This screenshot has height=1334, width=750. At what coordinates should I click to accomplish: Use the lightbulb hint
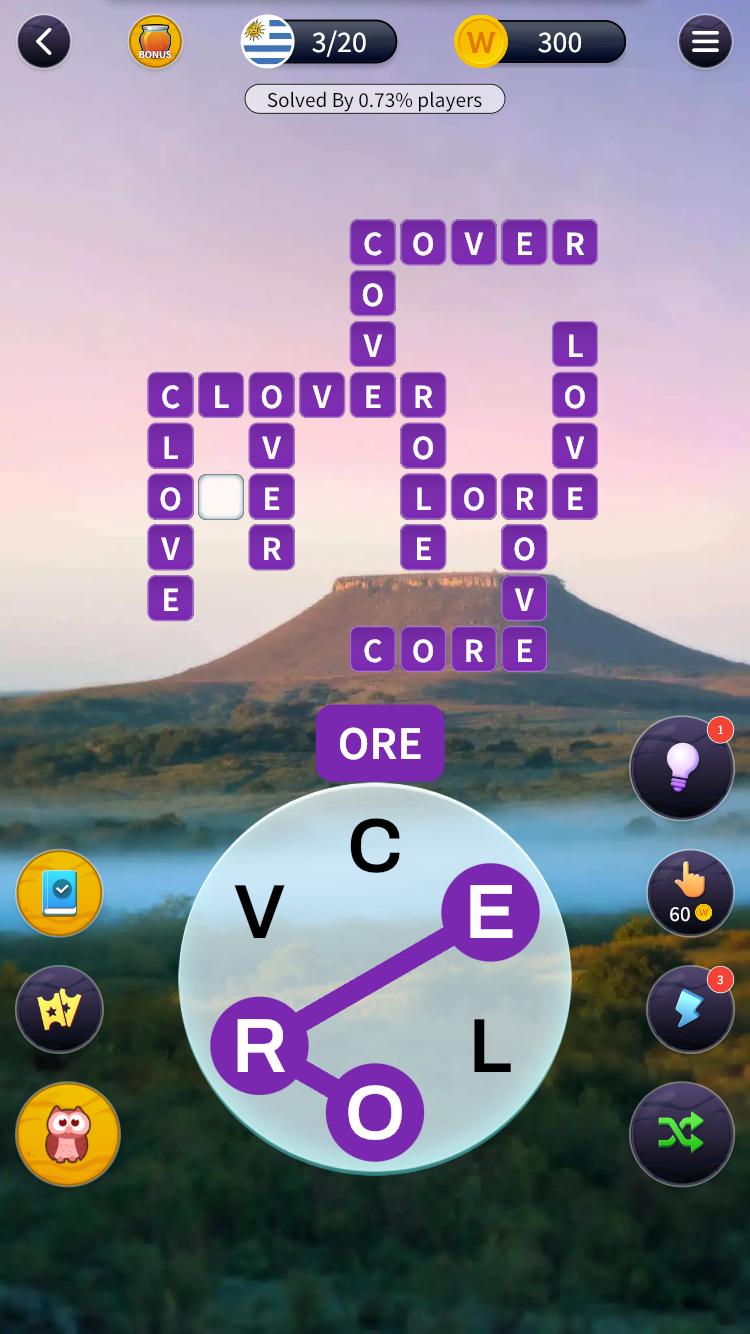[682, 768]
